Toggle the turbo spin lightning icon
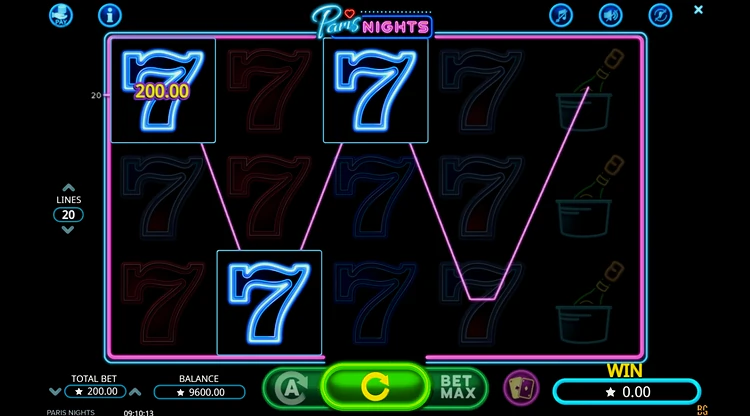This screenshot has width=750, height=416. [659, 15]
